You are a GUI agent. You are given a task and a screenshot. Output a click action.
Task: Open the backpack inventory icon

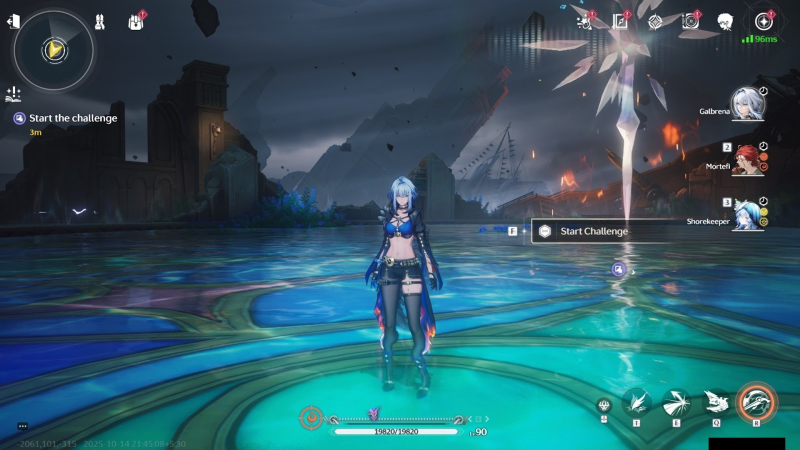click(135, 21)
